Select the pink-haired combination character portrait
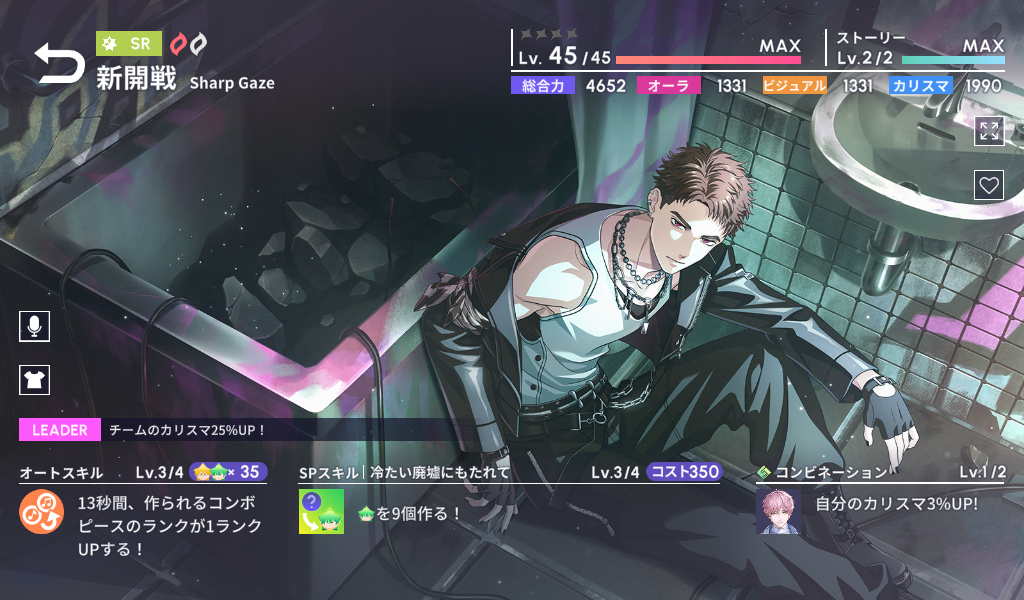Screen dimensions: 1024x600 778,510
